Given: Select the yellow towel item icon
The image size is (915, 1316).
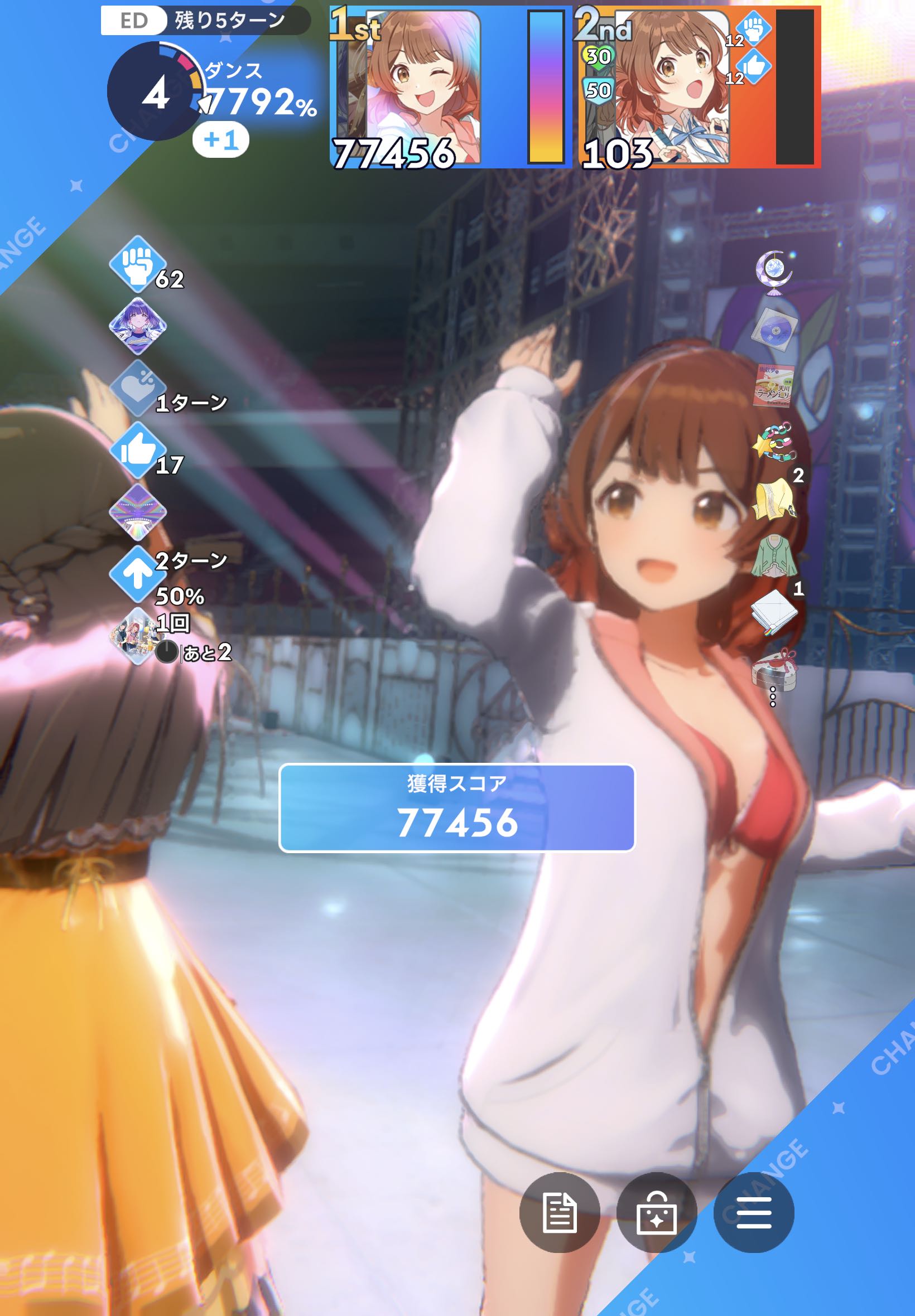Looking at the screenshot, I should [x=774, y=500].
